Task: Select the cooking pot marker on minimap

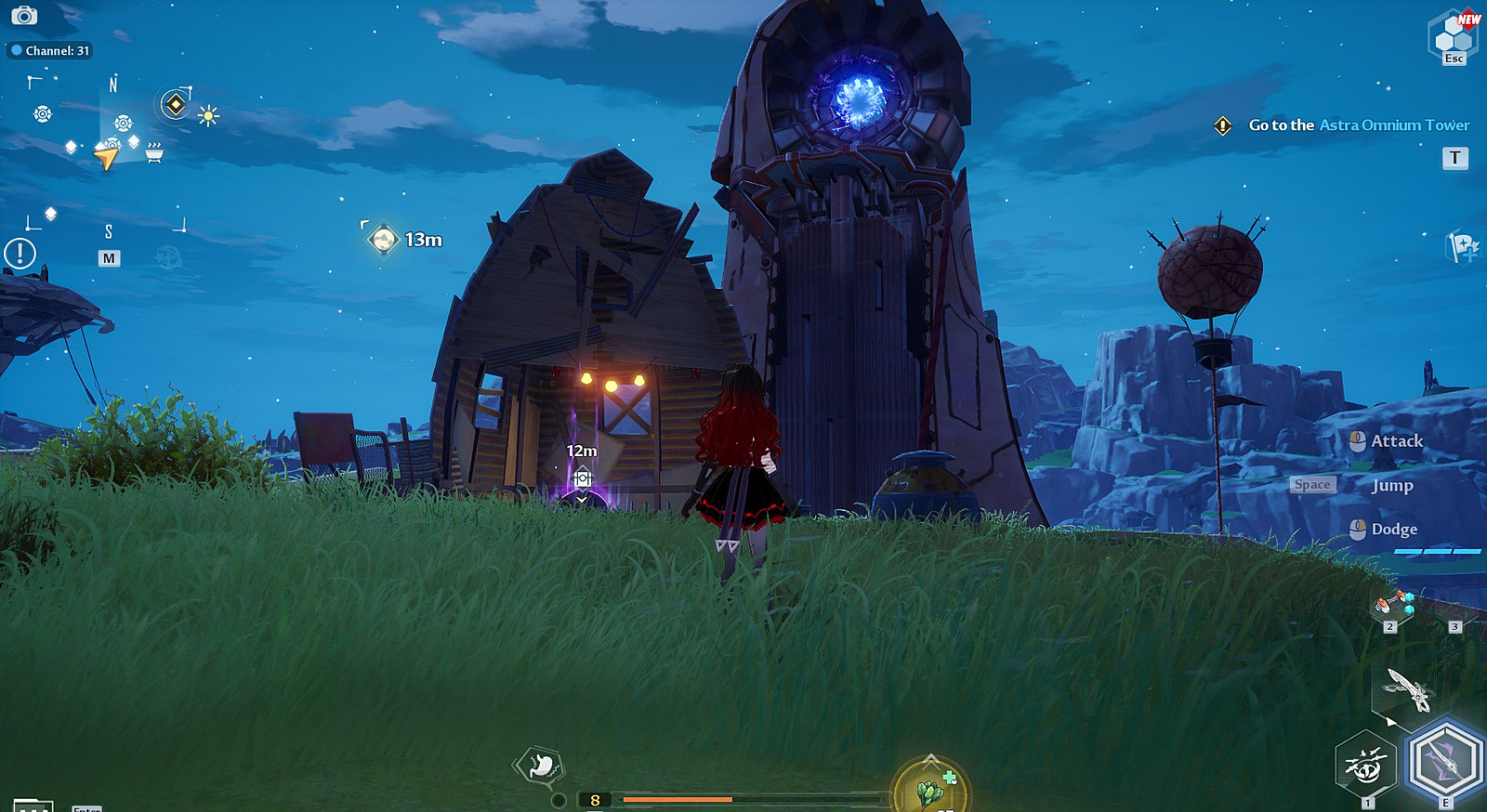Action: pos(154,151)
